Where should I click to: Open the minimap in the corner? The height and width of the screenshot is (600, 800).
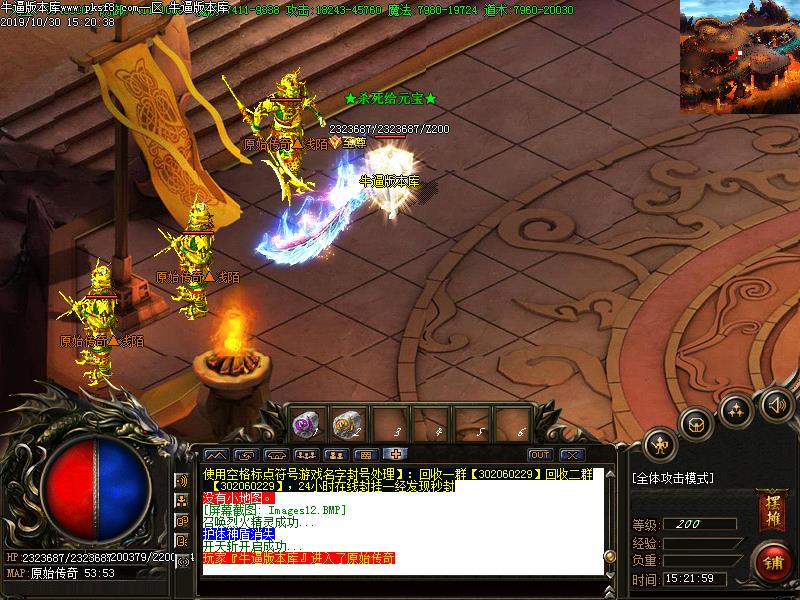[x=739, y=54]
